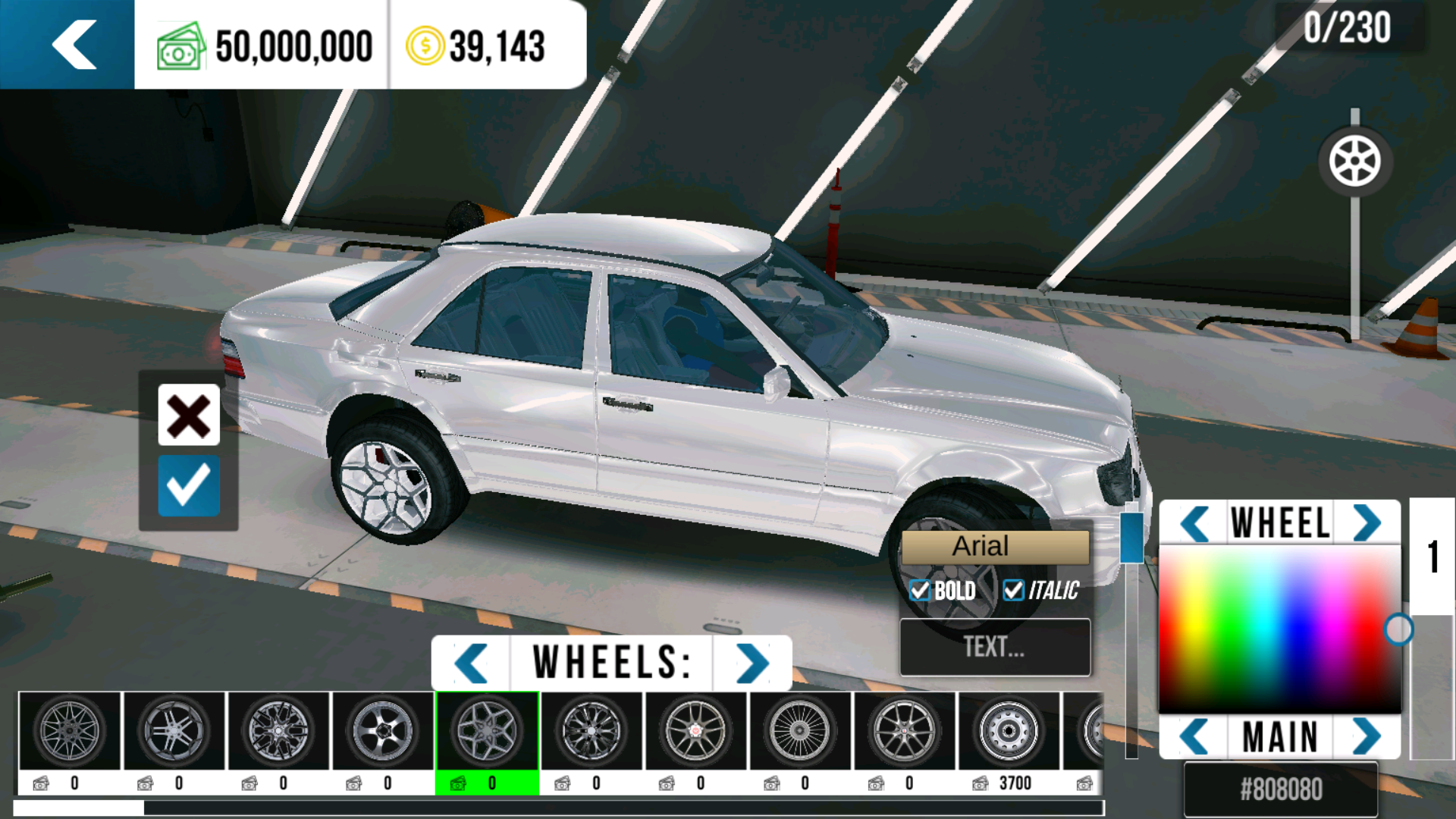
Task: Show previous wheels category with left arrow
Action: point(471,663)
